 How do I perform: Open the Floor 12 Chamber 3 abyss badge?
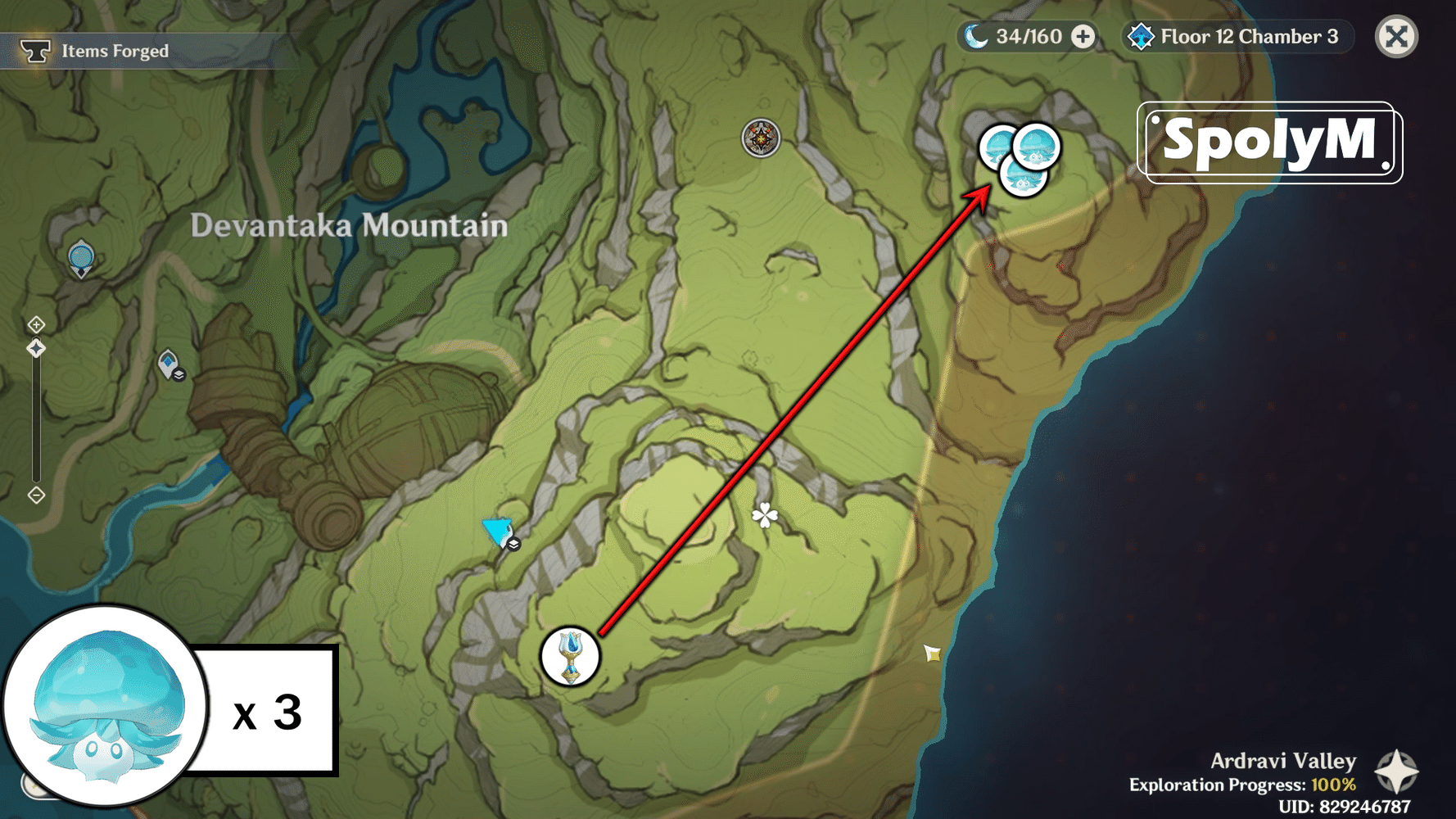[x=1237, y=36]
